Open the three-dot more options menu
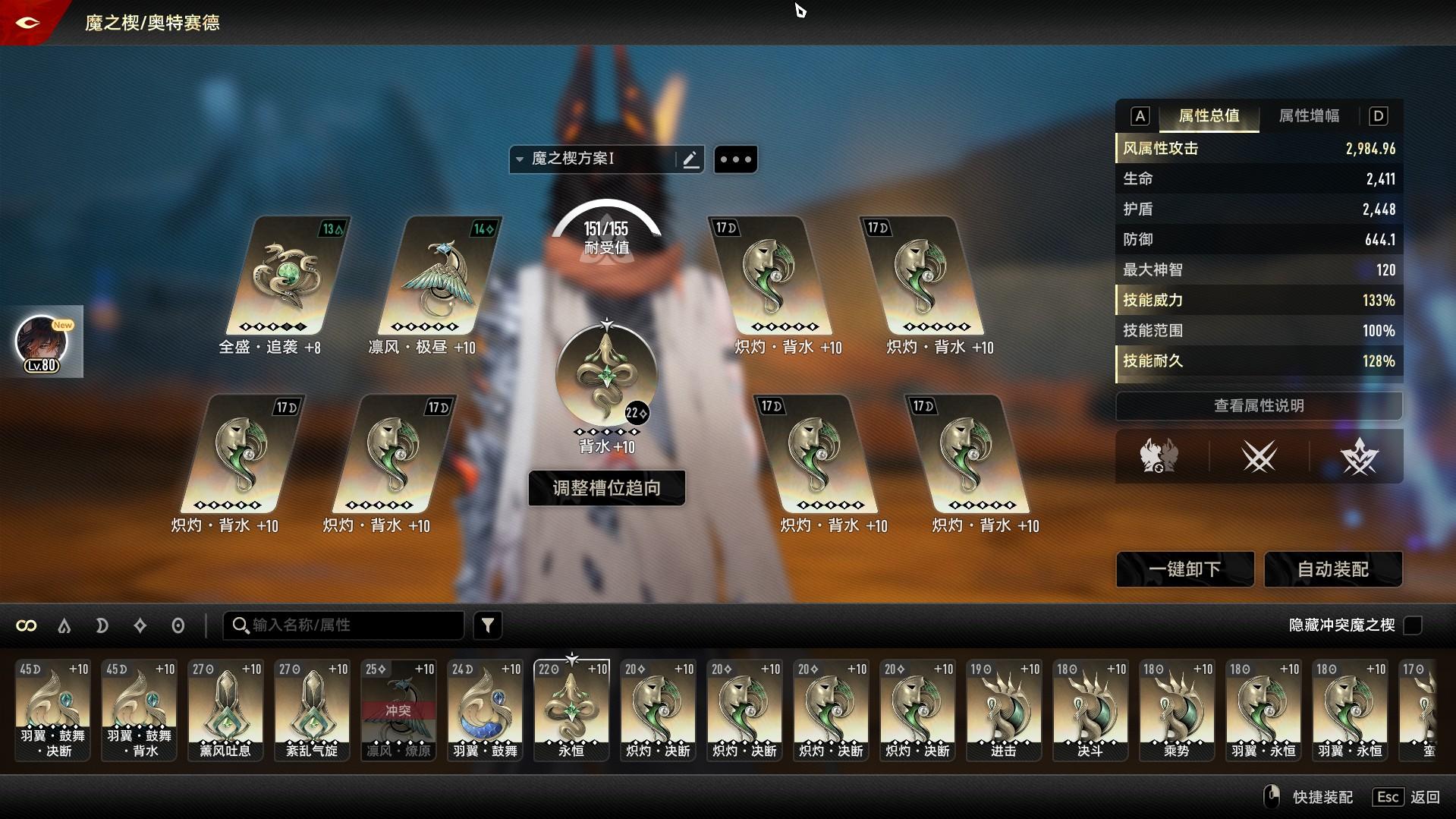The height and width of the screenshot is (819, 1456). [735, 159]
